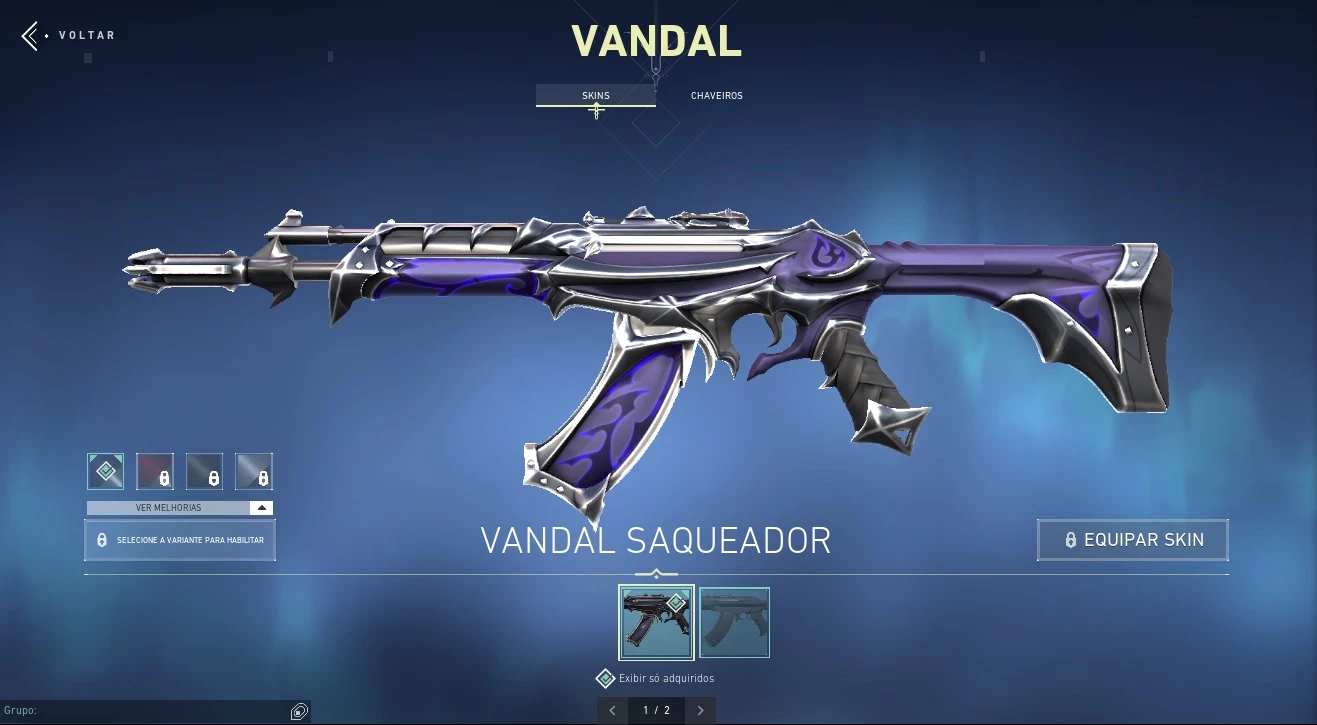Click the chat icon beside Grupo
Viewport: 1317px width, 725px height.
pos(298,712)
